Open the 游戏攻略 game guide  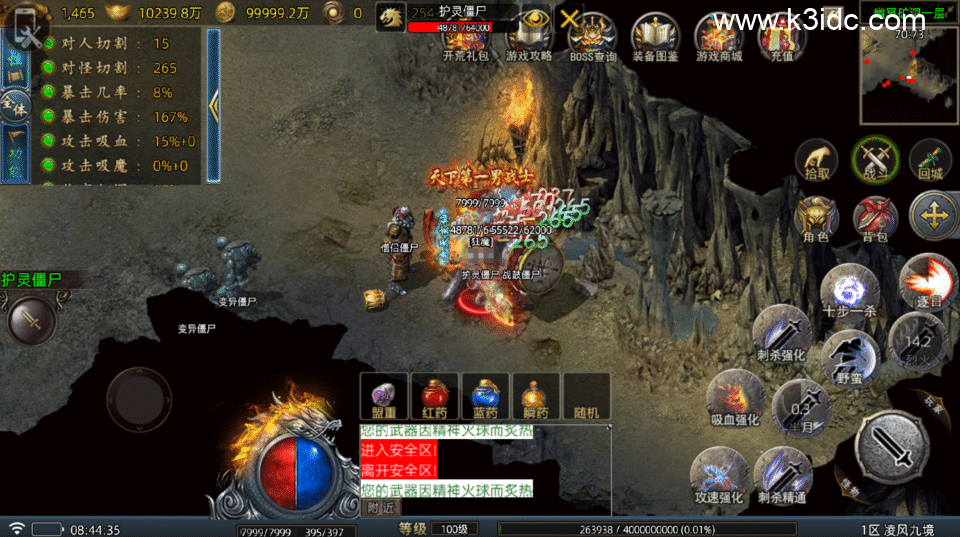pyautogui.click(x=529, y=38)
